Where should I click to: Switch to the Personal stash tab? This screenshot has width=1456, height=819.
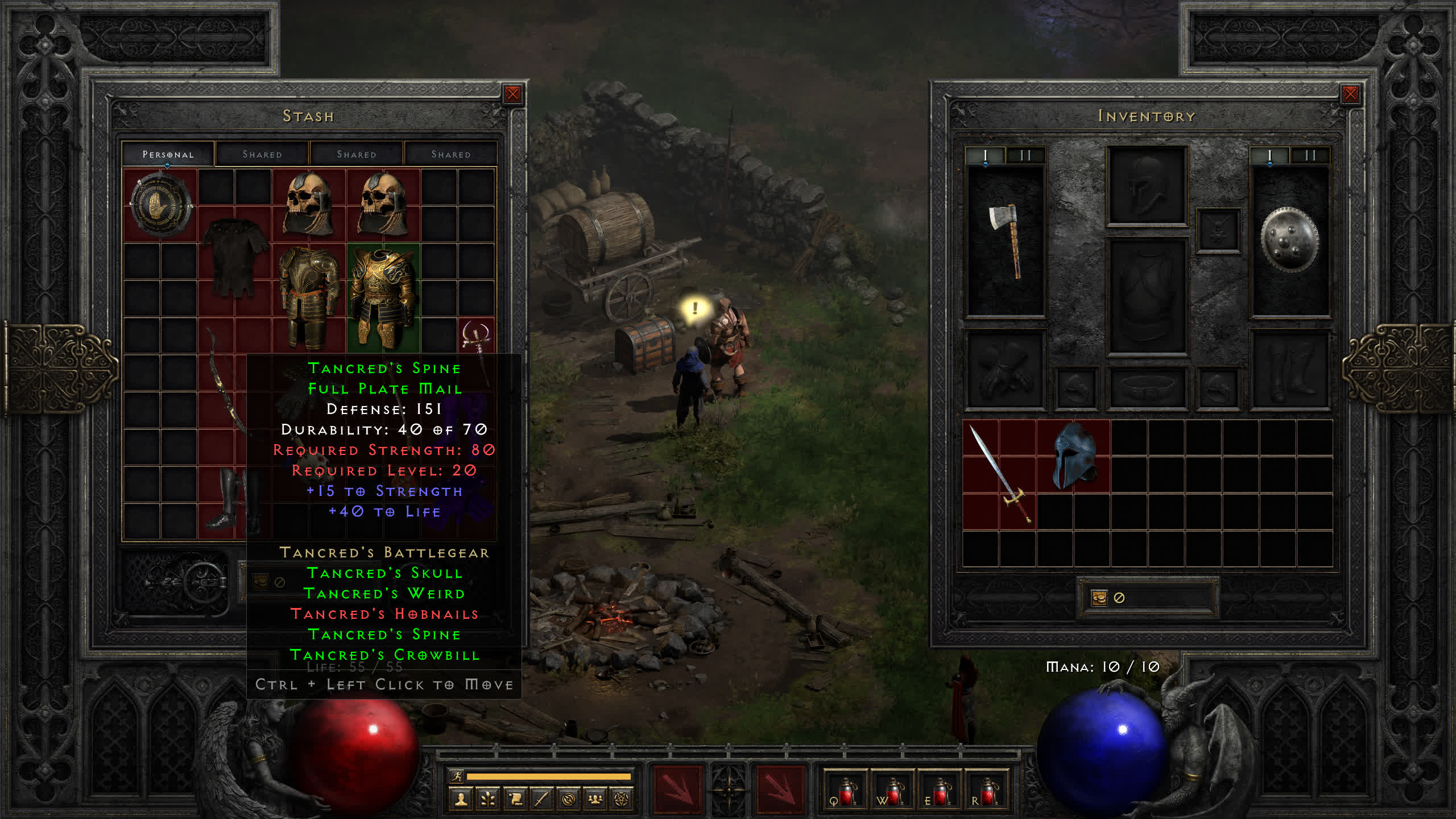168,154
